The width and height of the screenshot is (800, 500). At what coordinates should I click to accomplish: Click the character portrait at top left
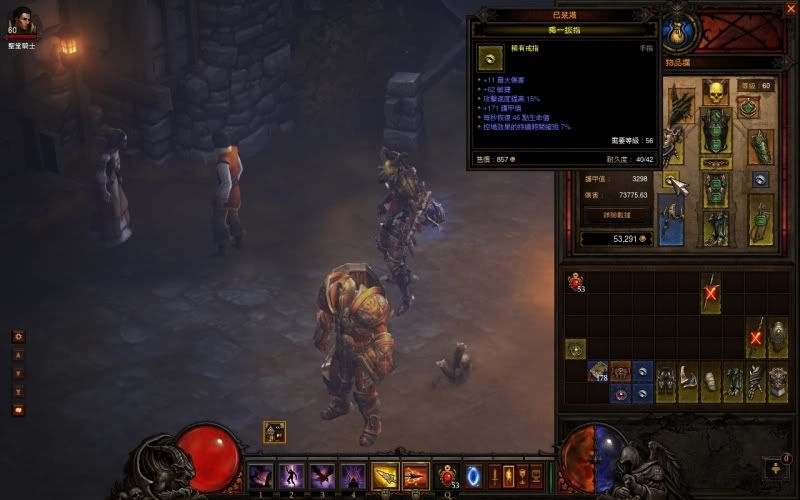click(22, 20)
